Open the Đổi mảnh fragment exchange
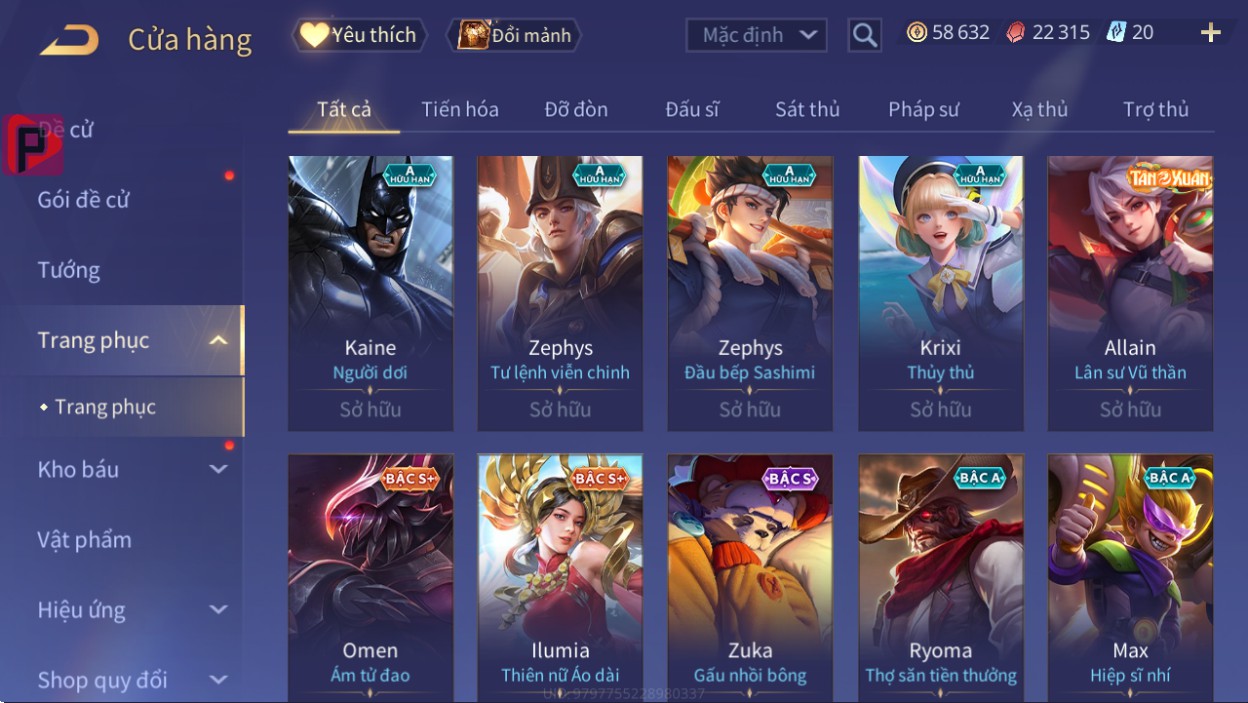1248x703 pixels. tap(513, 35)
